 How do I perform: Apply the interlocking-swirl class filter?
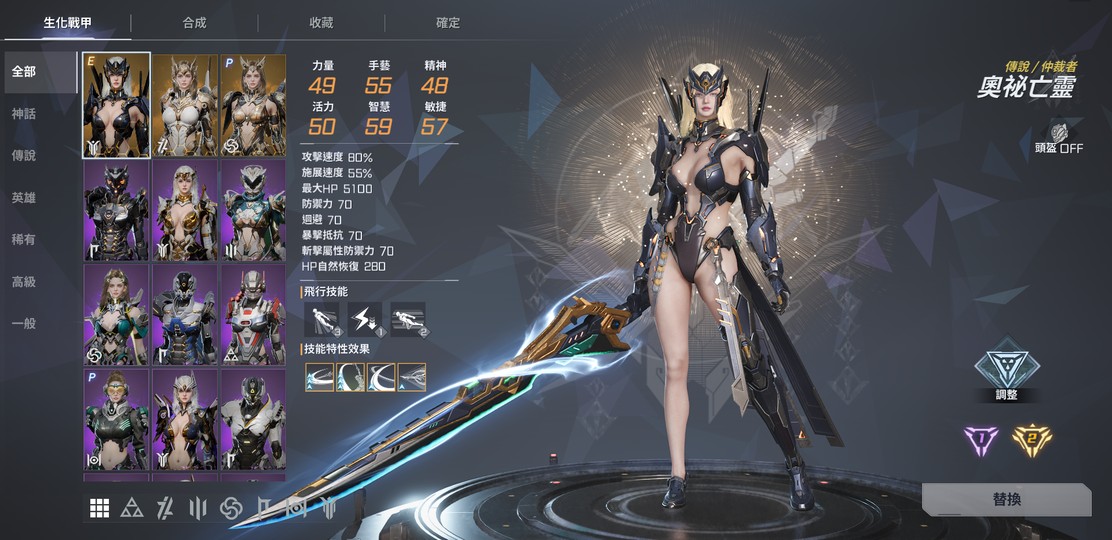231,508
